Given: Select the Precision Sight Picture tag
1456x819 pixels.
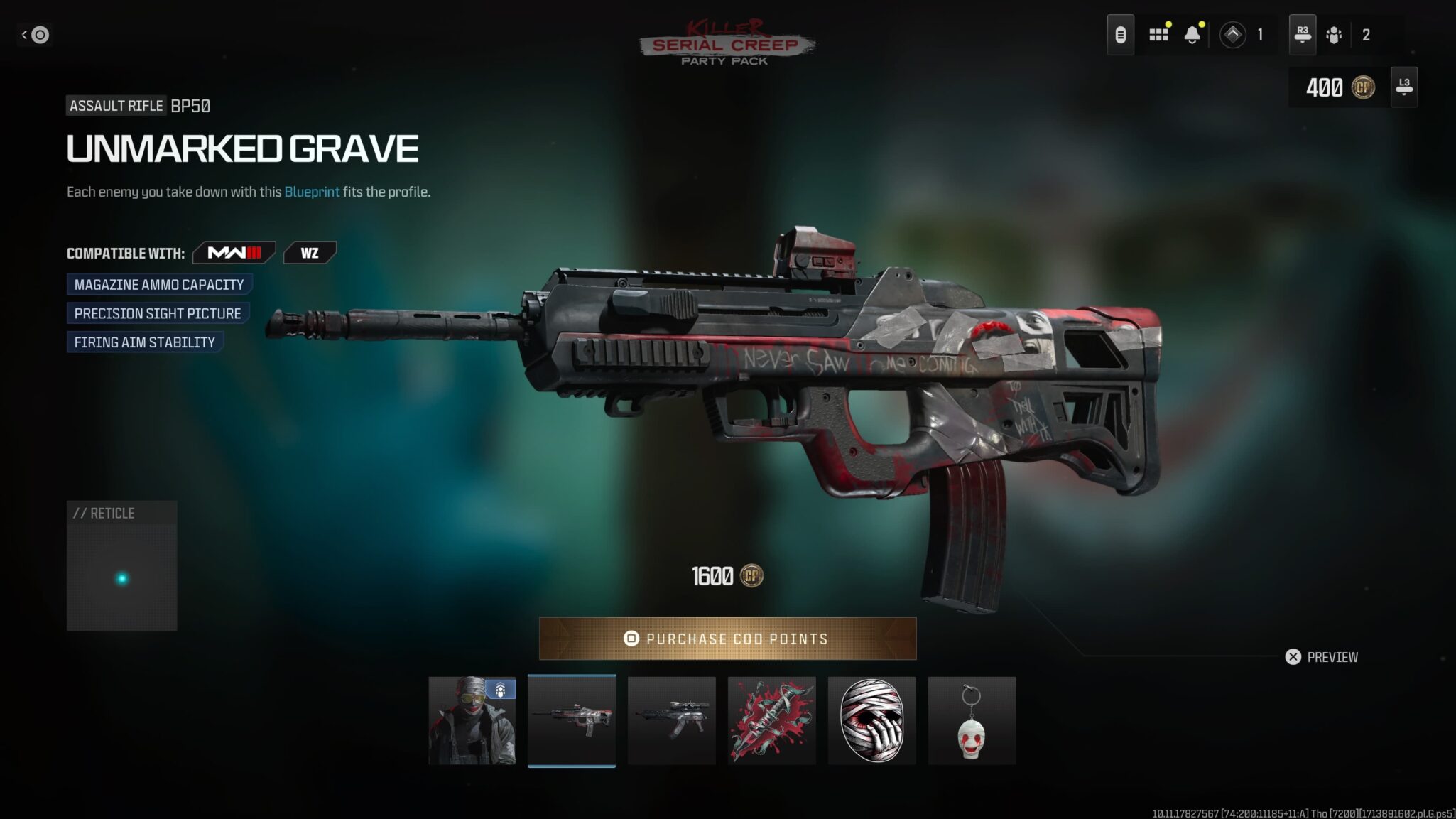Looking at the screenshot, I should (158, 313).
